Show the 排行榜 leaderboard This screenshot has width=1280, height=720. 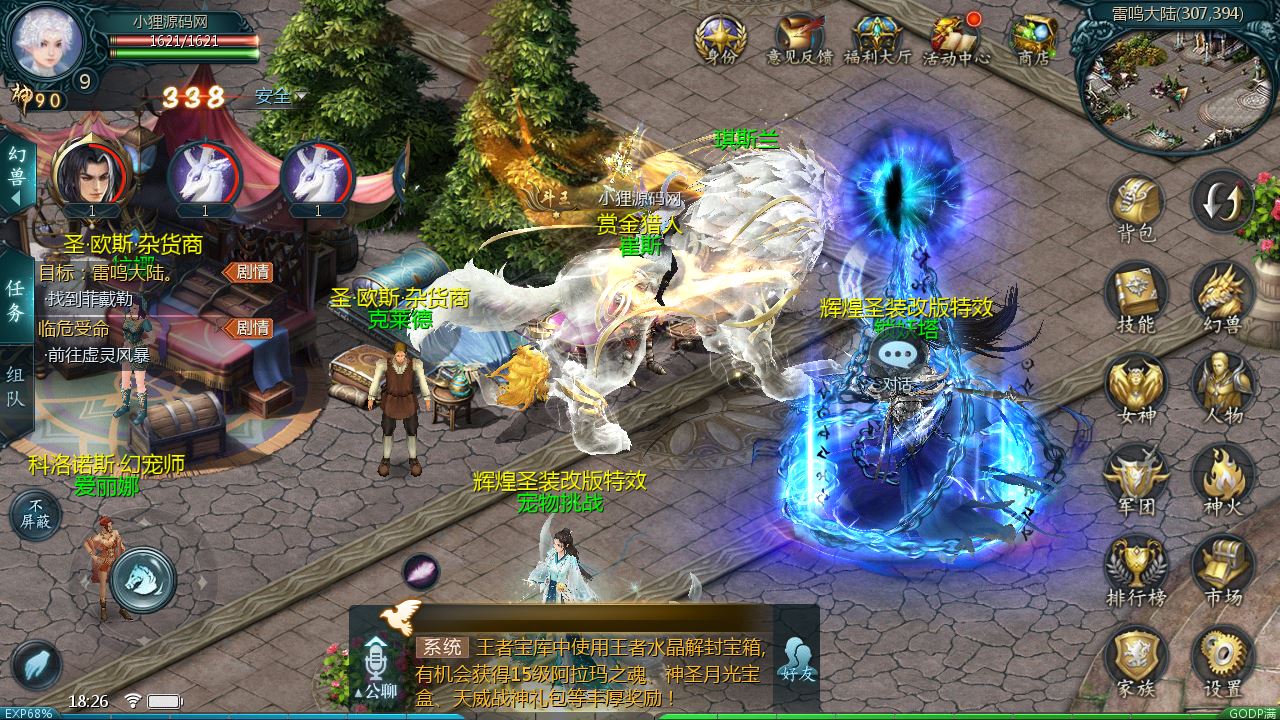coord(1135,570)
